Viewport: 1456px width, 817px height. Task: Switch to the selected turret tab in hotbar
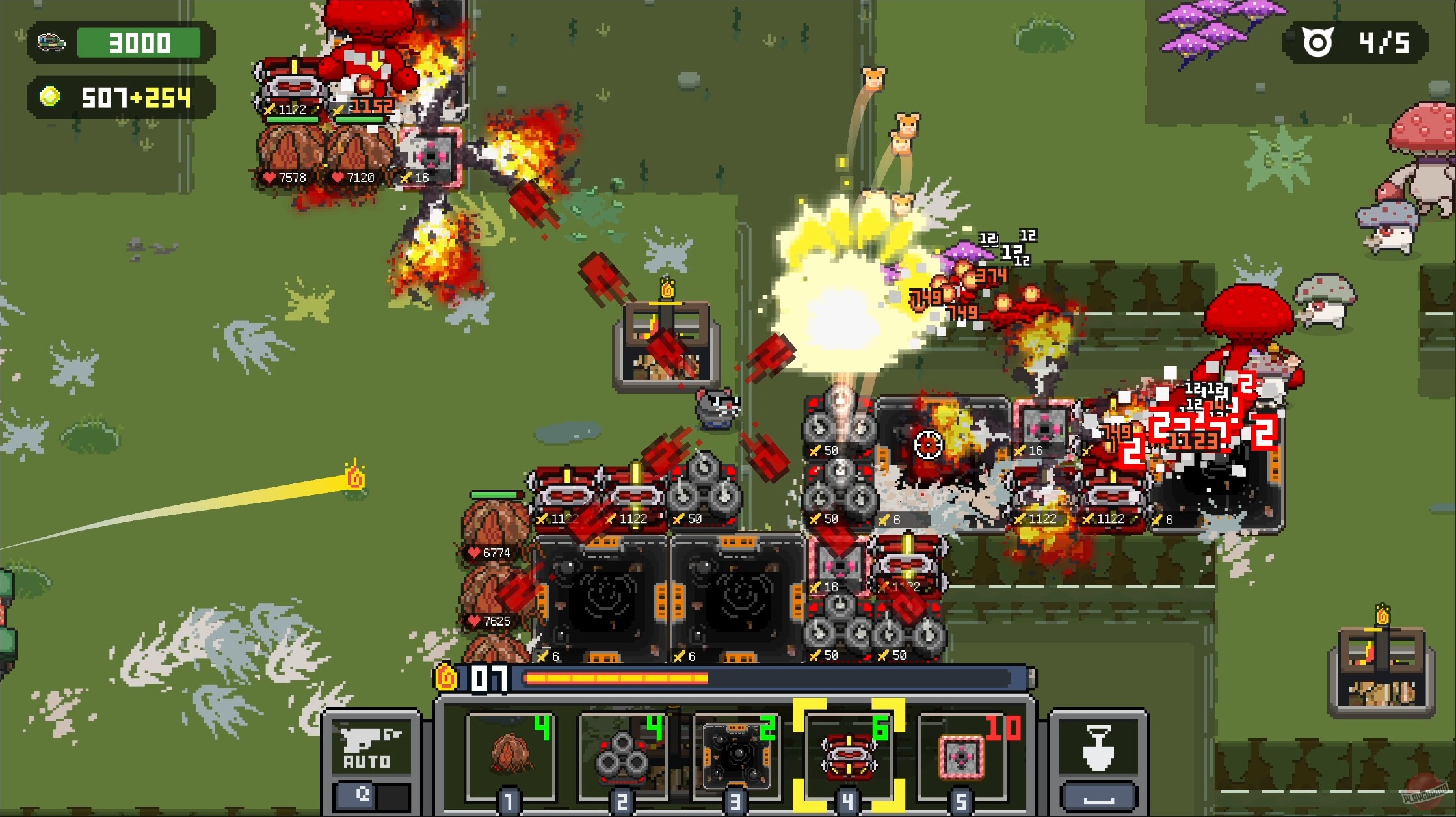pos(849,755)
